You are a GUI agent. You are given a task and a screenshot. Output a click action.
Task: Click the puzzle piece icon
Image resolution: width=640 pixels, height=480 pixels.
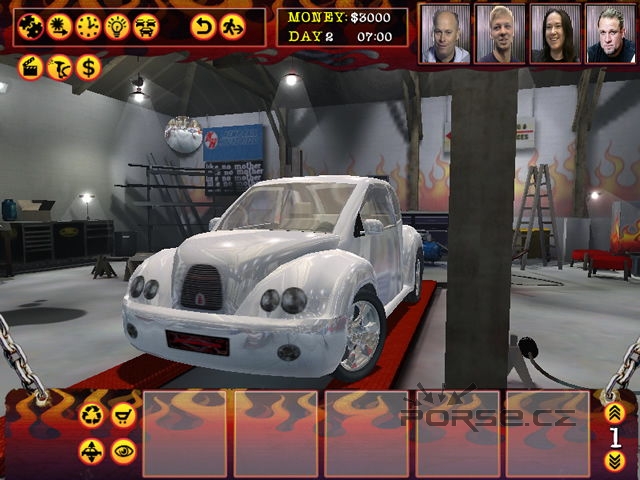31,26
